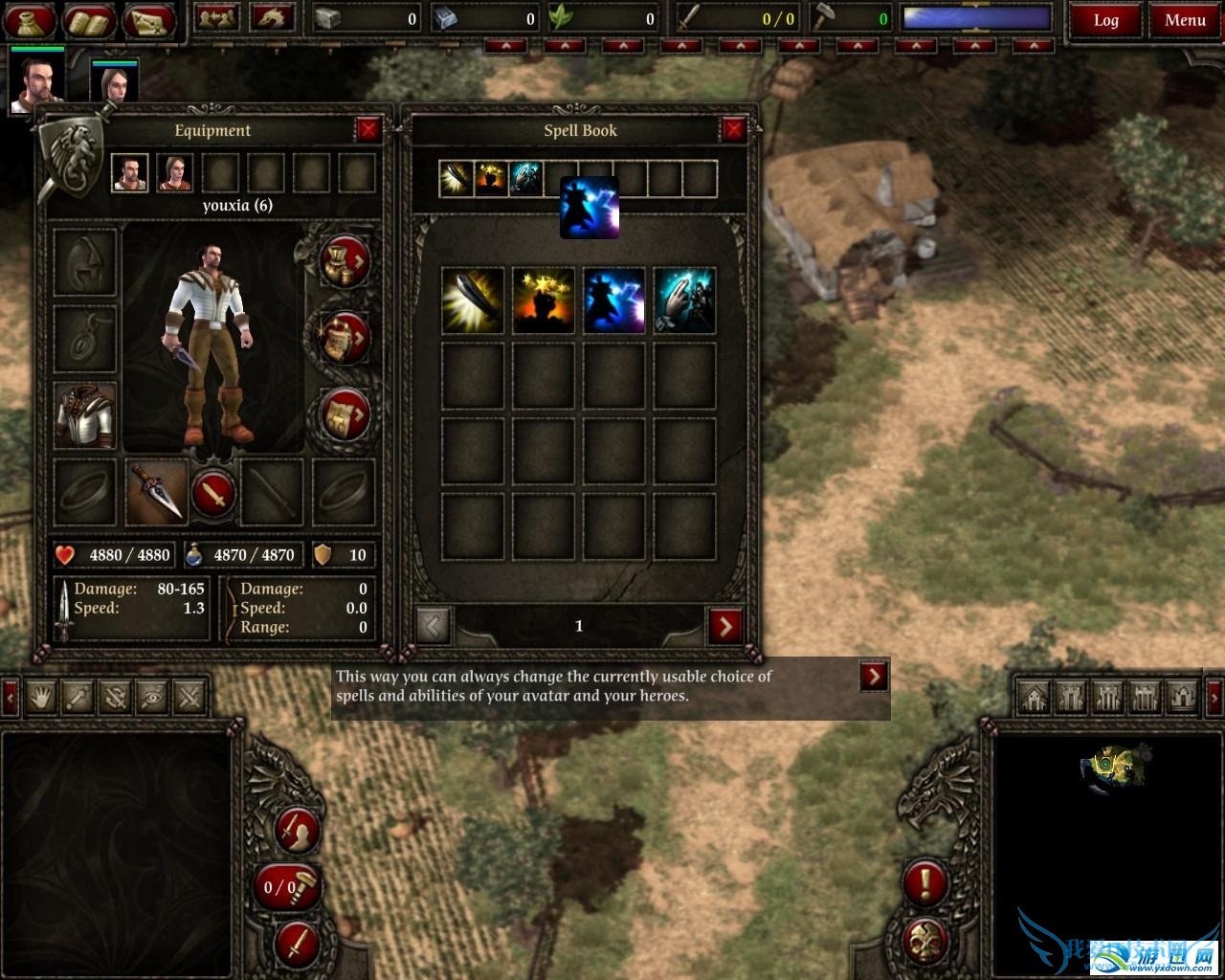Click the red sword weapon-swap button
Image resolution: width=1225 pixels, height=980 pixels.
[215, 494]
